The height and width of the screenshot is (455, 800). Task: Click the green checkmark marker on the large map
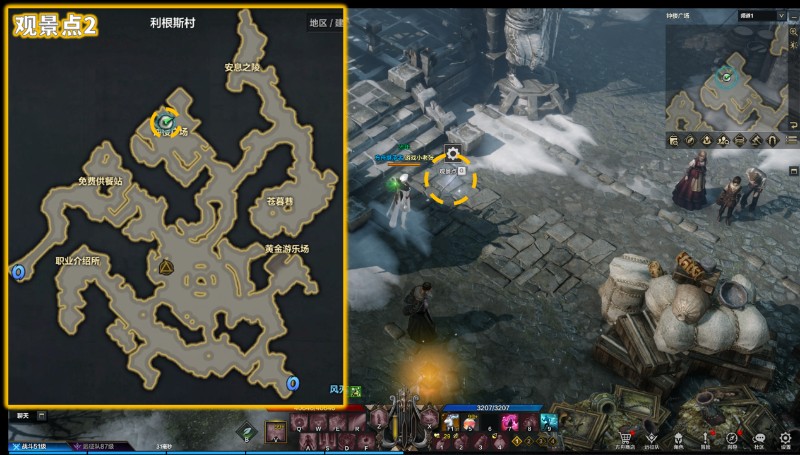(x=165, y=121)
